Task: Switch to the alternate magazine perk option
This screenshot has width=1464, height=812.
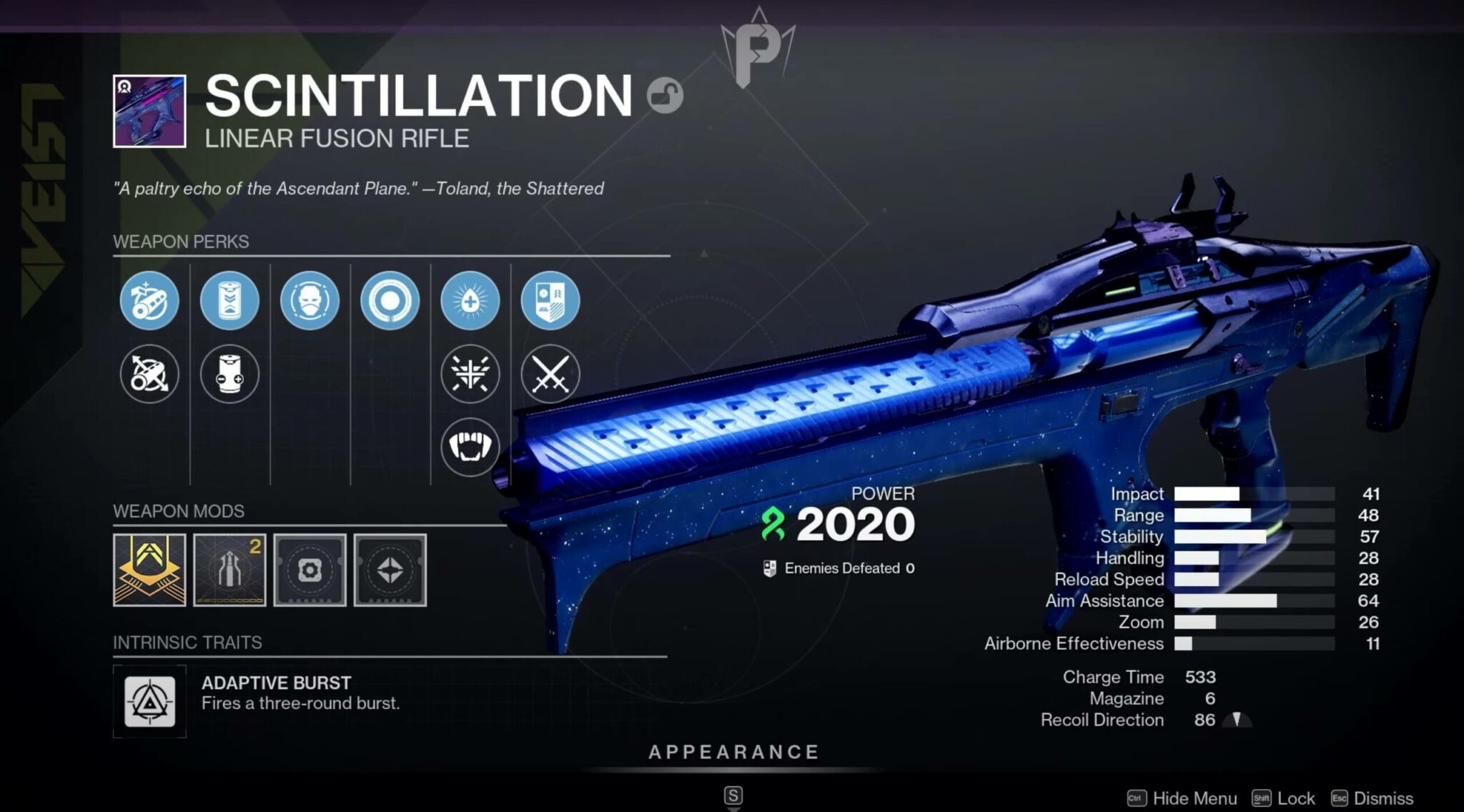Action: click(x=229, y=375)
